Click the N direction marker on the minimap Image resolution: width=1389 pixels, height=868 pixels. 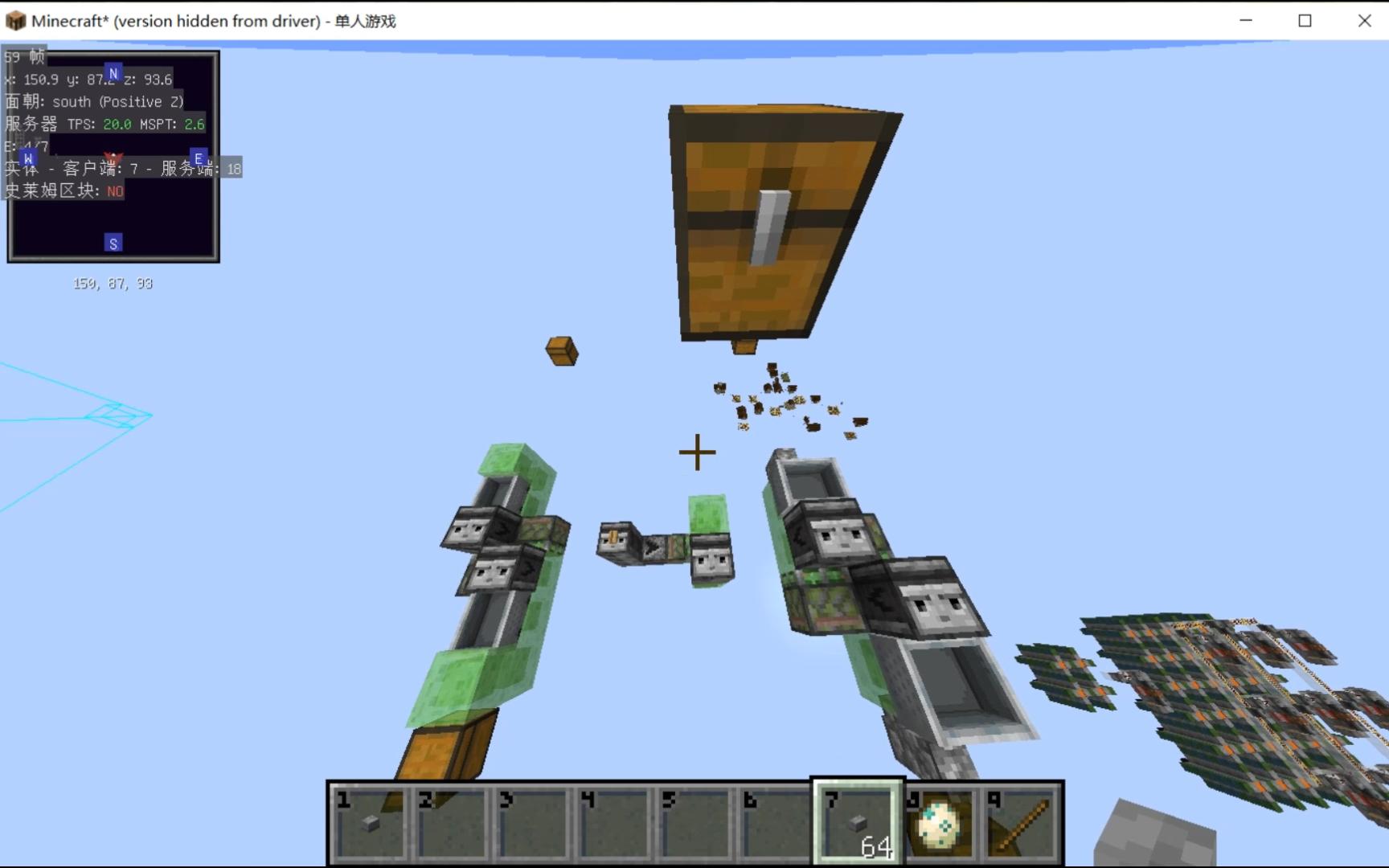click(x=113, y=72)
